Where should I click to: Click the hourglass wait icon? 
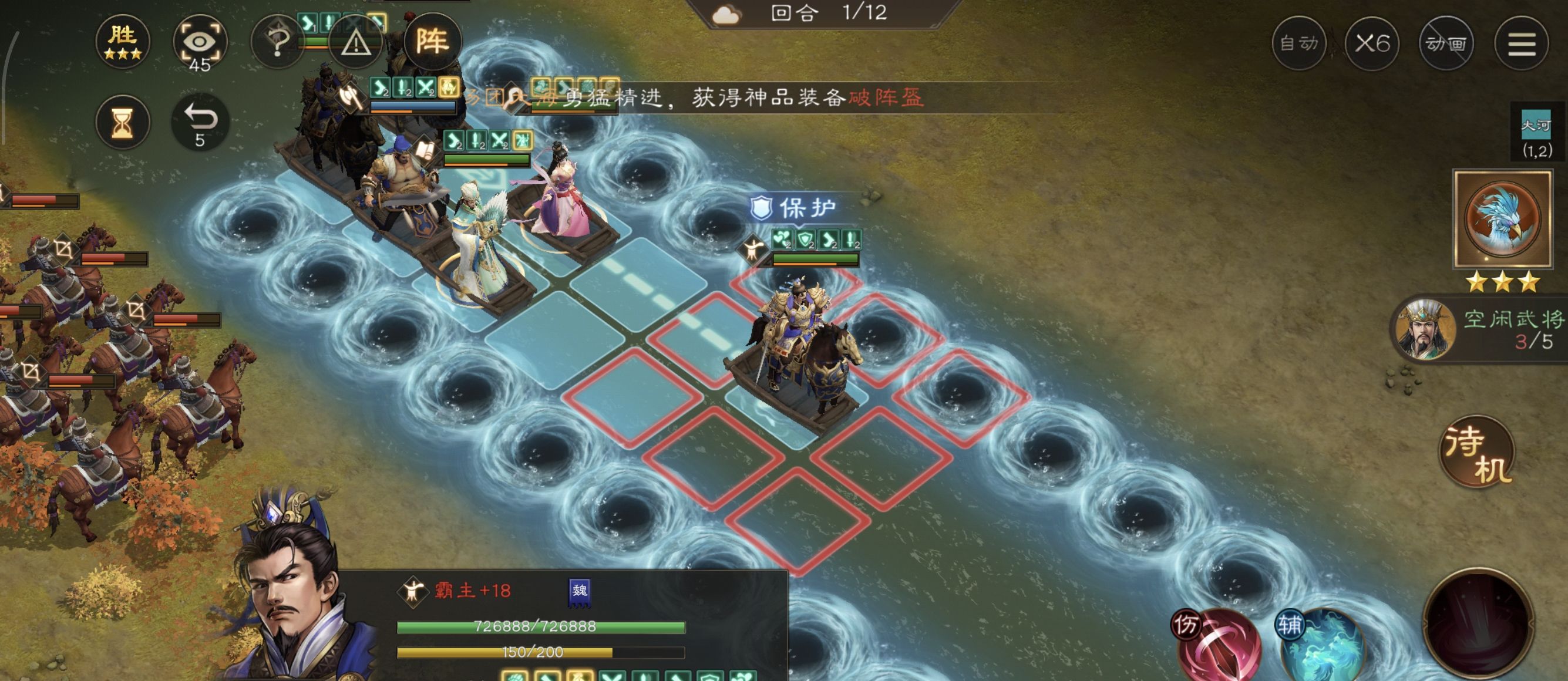click(124, 122)
